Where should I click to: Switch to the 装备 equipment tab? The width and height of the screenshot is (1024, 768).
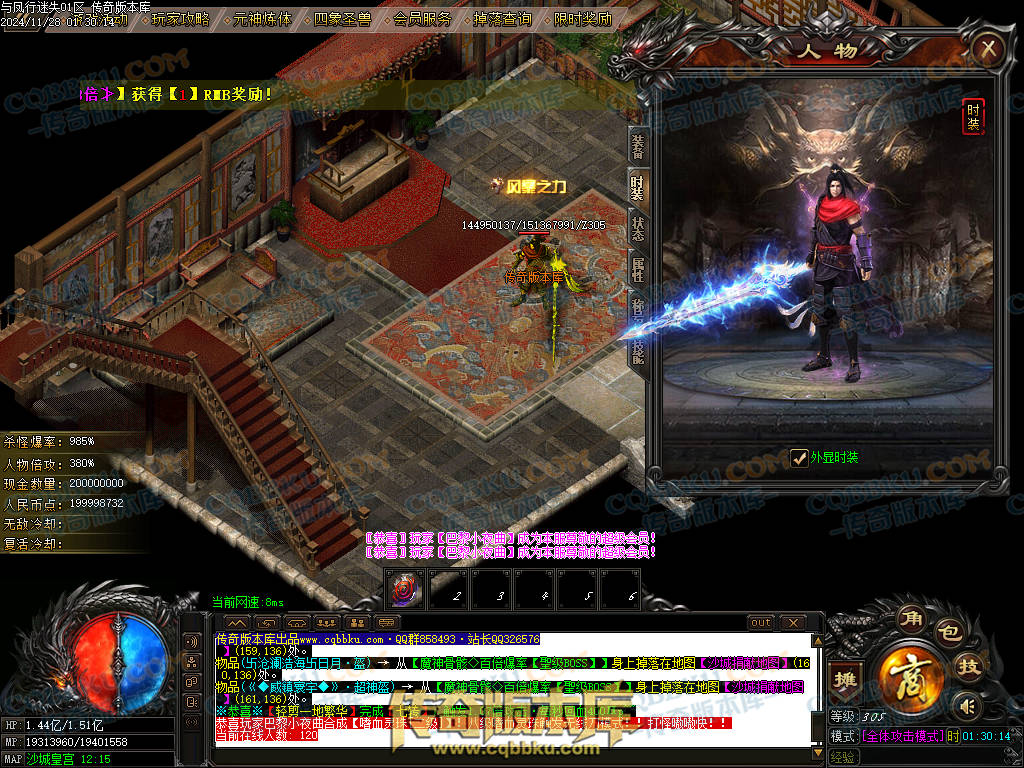[x=637, y=145]
